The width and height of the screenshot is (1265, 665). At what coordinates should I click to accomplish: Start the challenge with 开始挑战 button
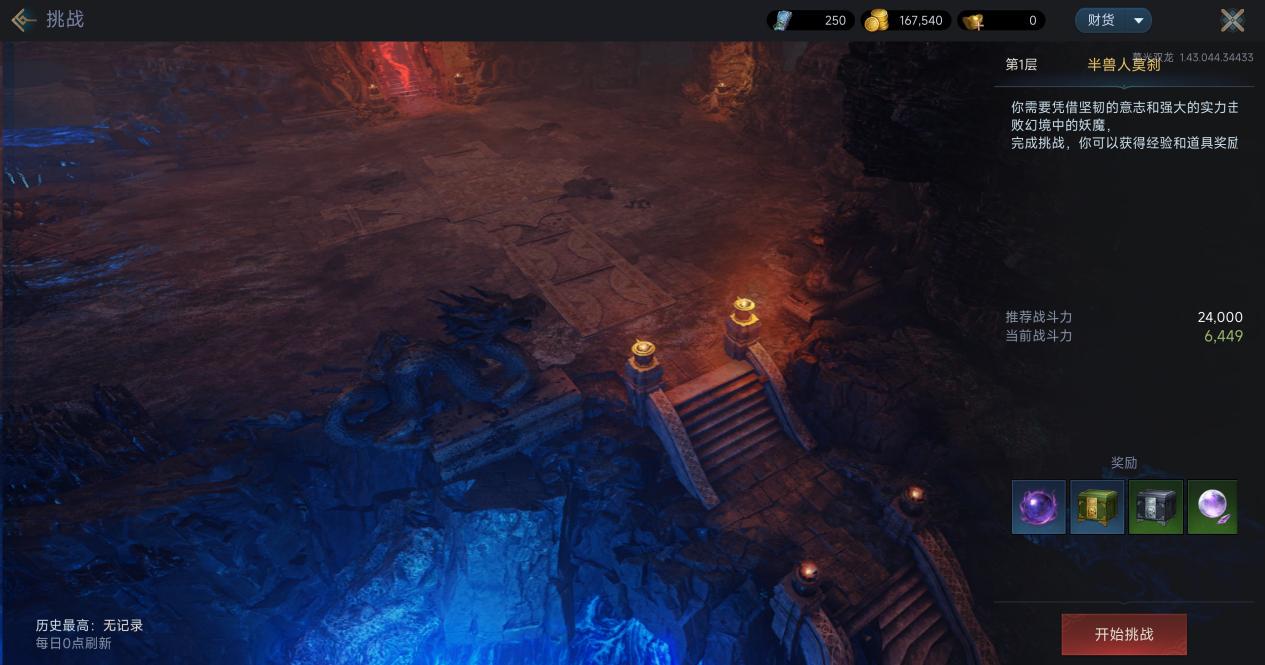(1123, 634)
